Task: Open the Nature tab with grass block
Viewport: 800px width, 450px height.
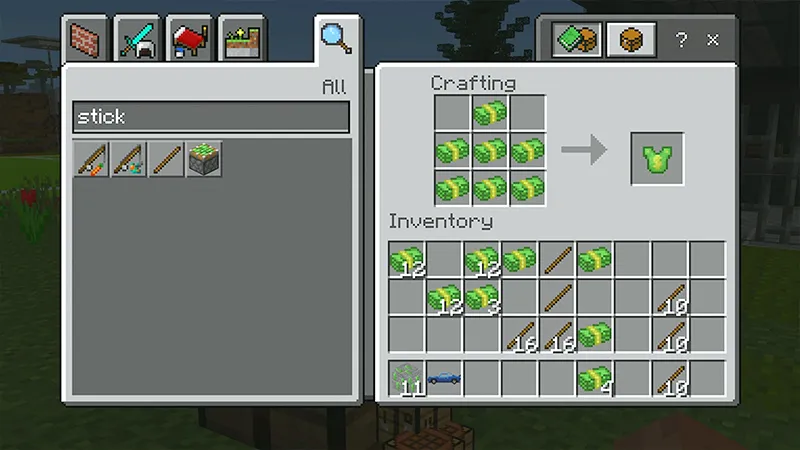Action: tap(241, 40)
